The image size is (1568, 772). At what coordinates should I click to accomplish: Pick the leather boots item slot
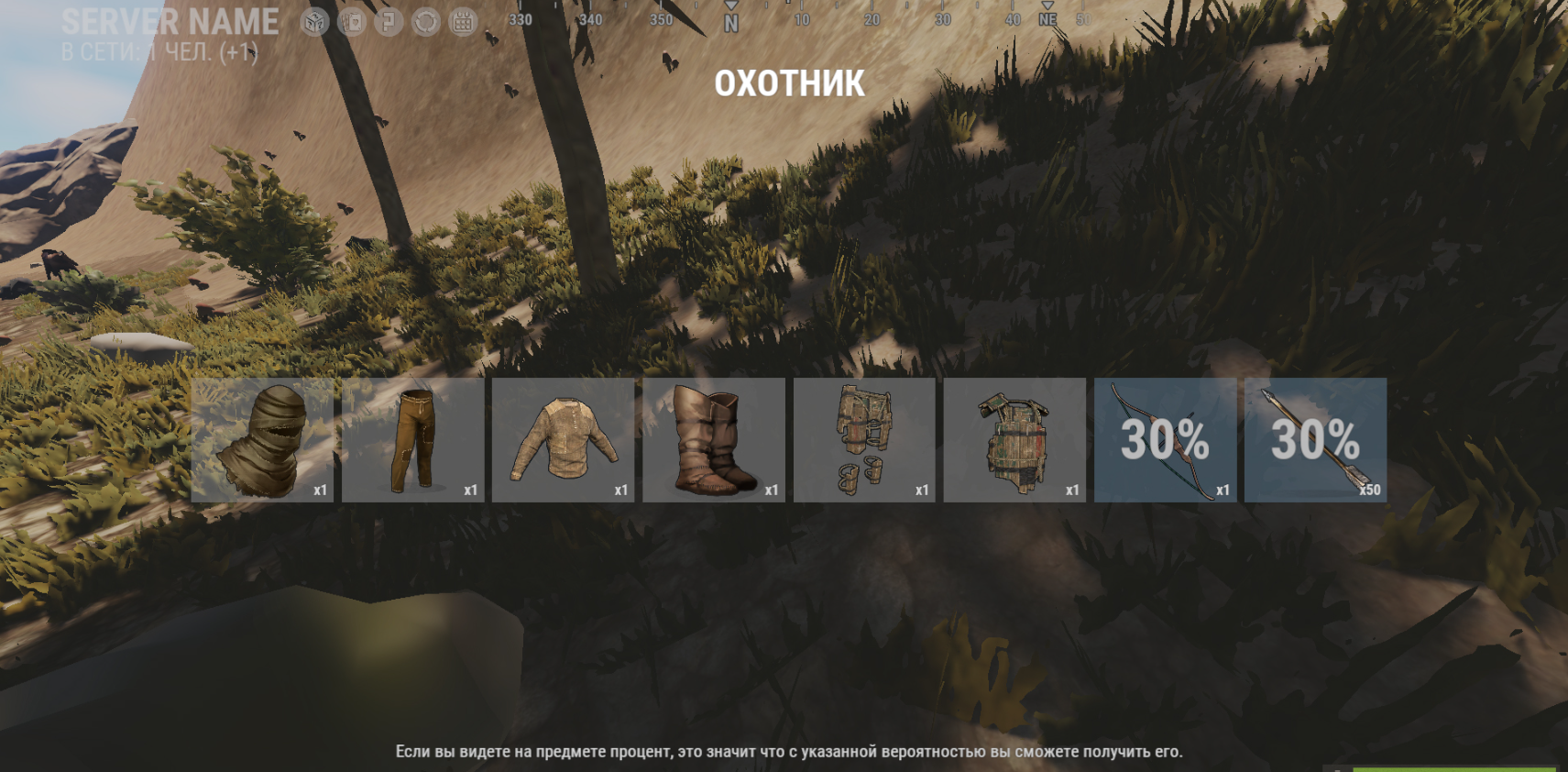click(713, 440)
